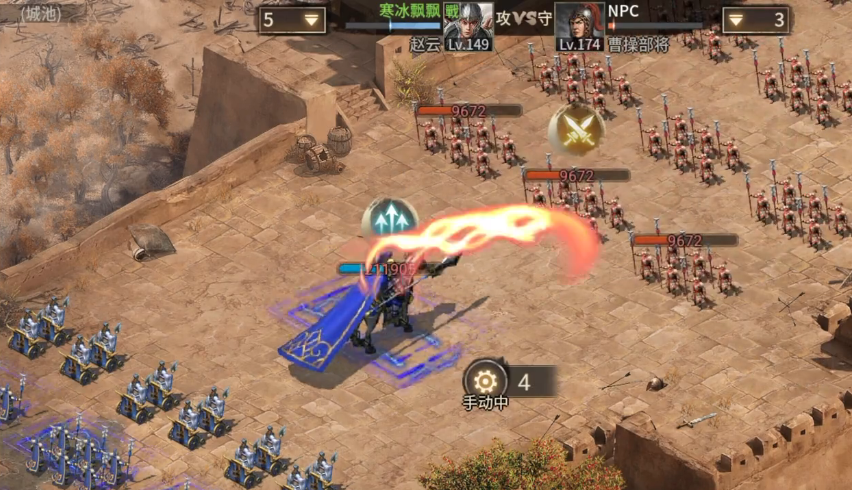
Task: Select the crossed swords attack icon
Action: [x=576, y=128]
